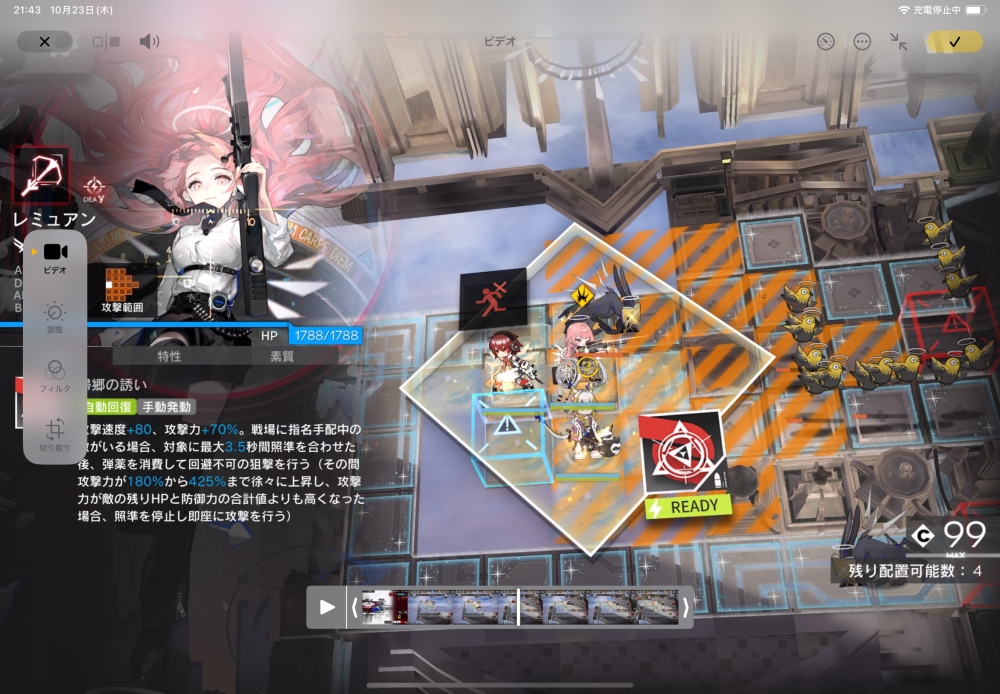Viewport: 1000px width, 694px height.
Task: Open the playback speed dial control
Action: click(825, 41)
